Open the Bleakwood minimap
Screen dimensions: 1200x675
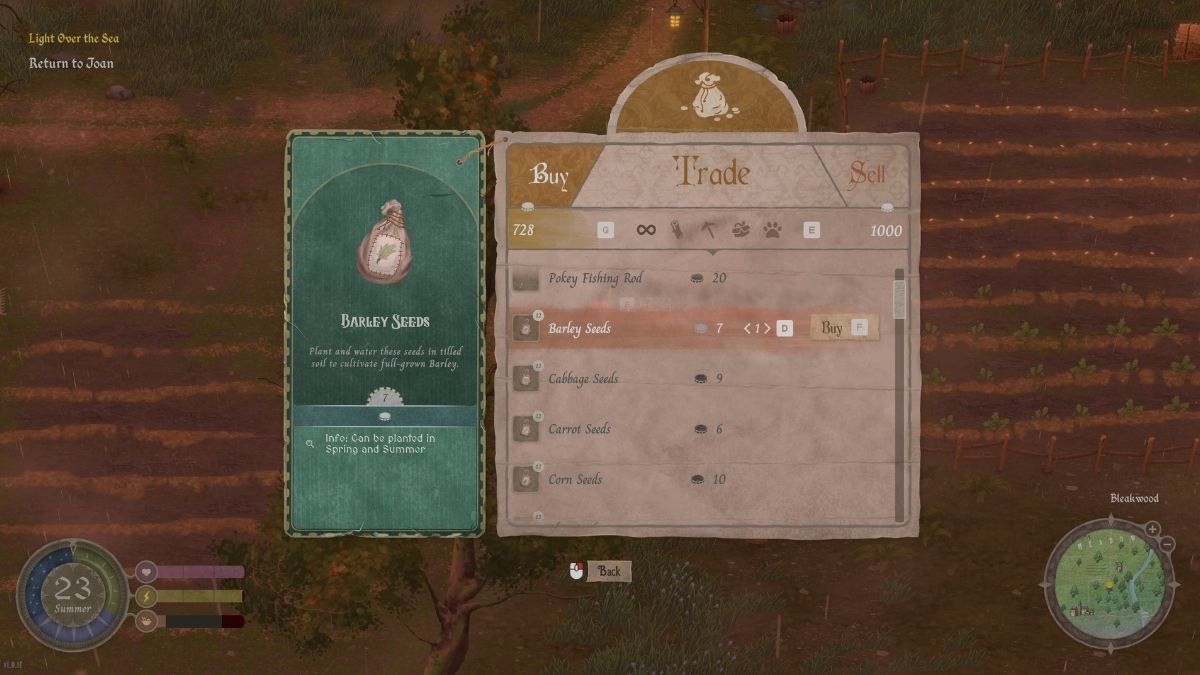click(x=1104, y=581)
